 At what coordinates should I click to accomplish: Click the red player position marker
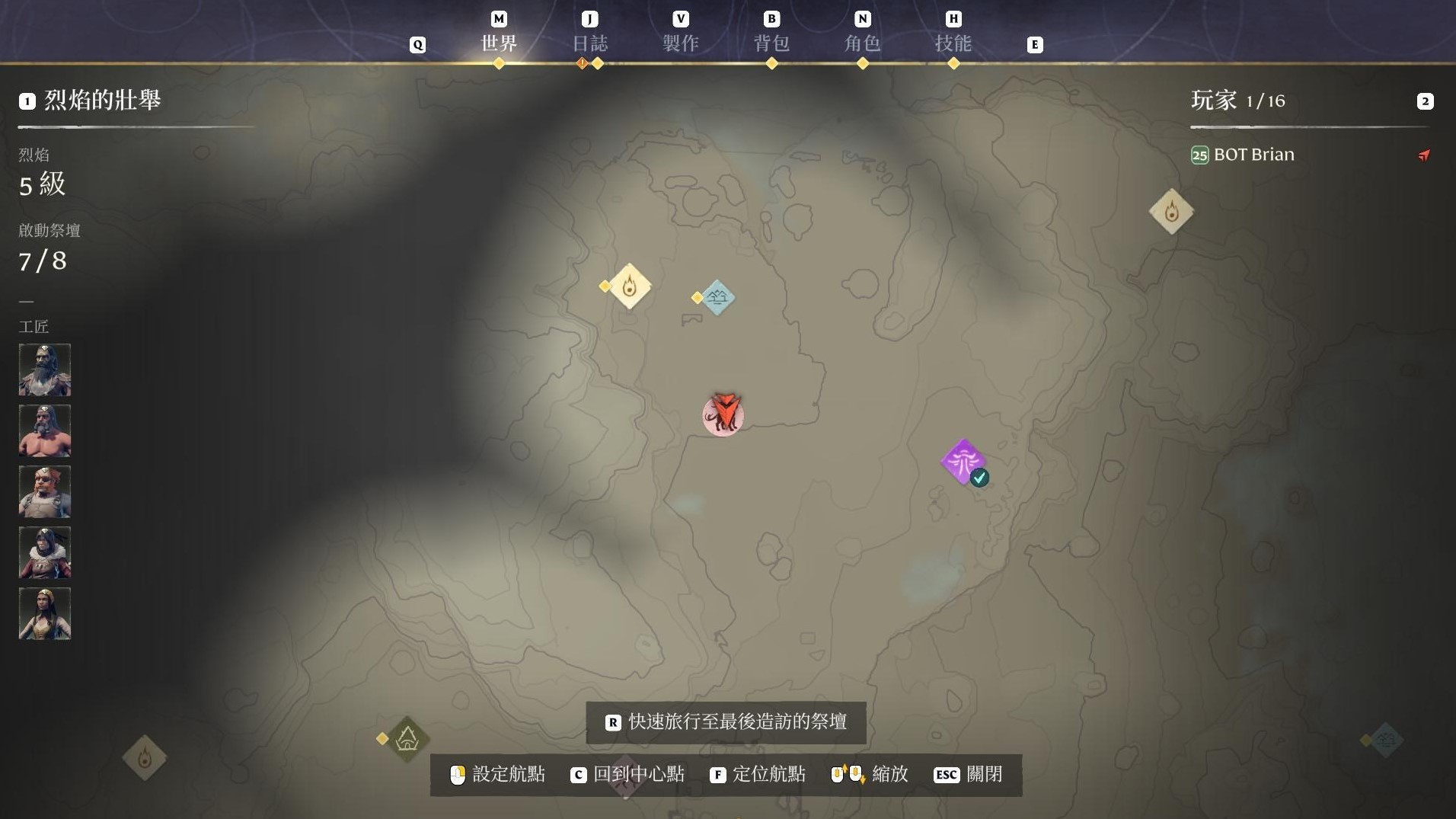tap(723, 414)
